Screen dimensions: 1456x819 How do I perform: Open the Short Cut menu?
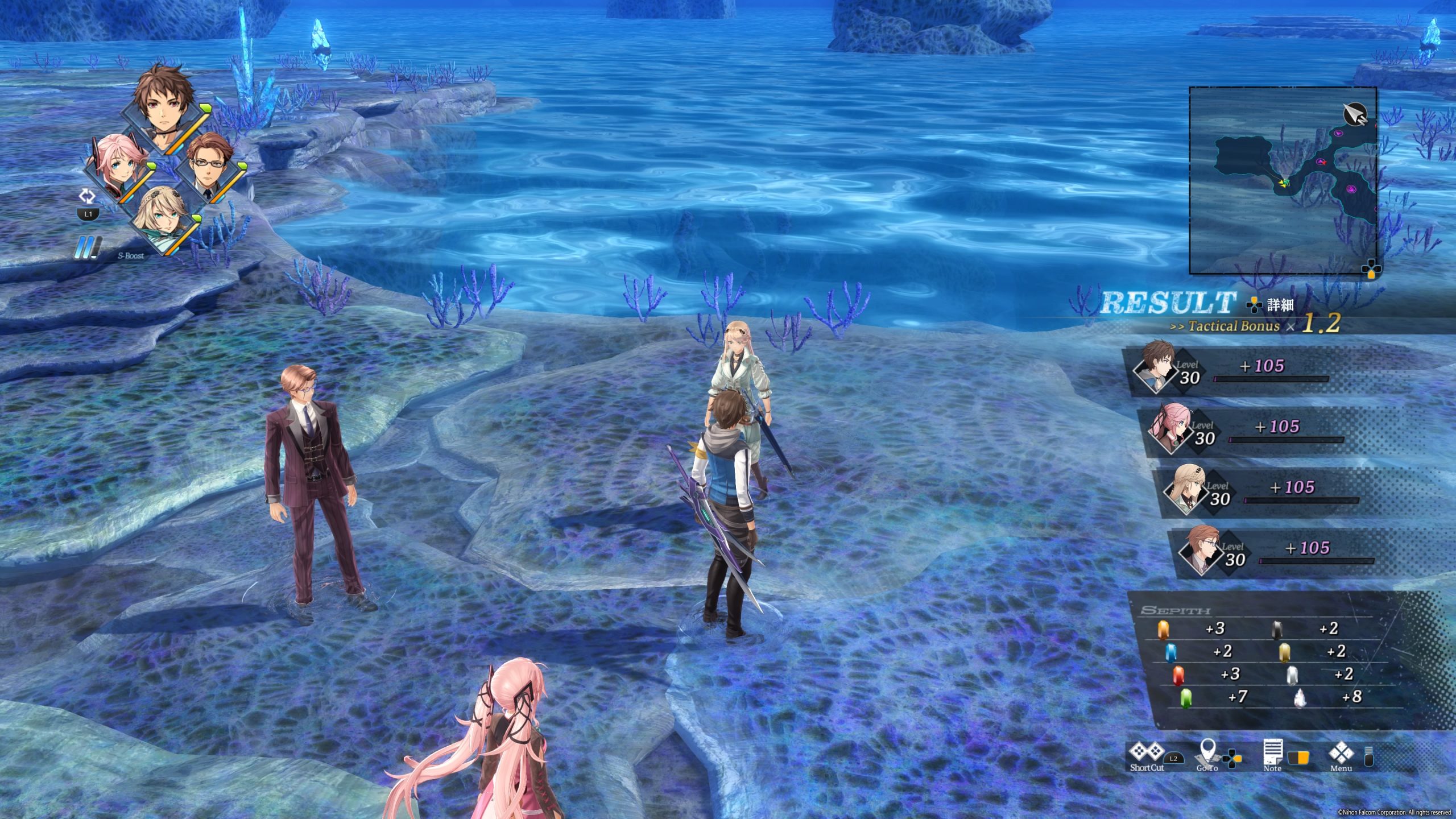pyautogui.click(x=1147, y=754)
